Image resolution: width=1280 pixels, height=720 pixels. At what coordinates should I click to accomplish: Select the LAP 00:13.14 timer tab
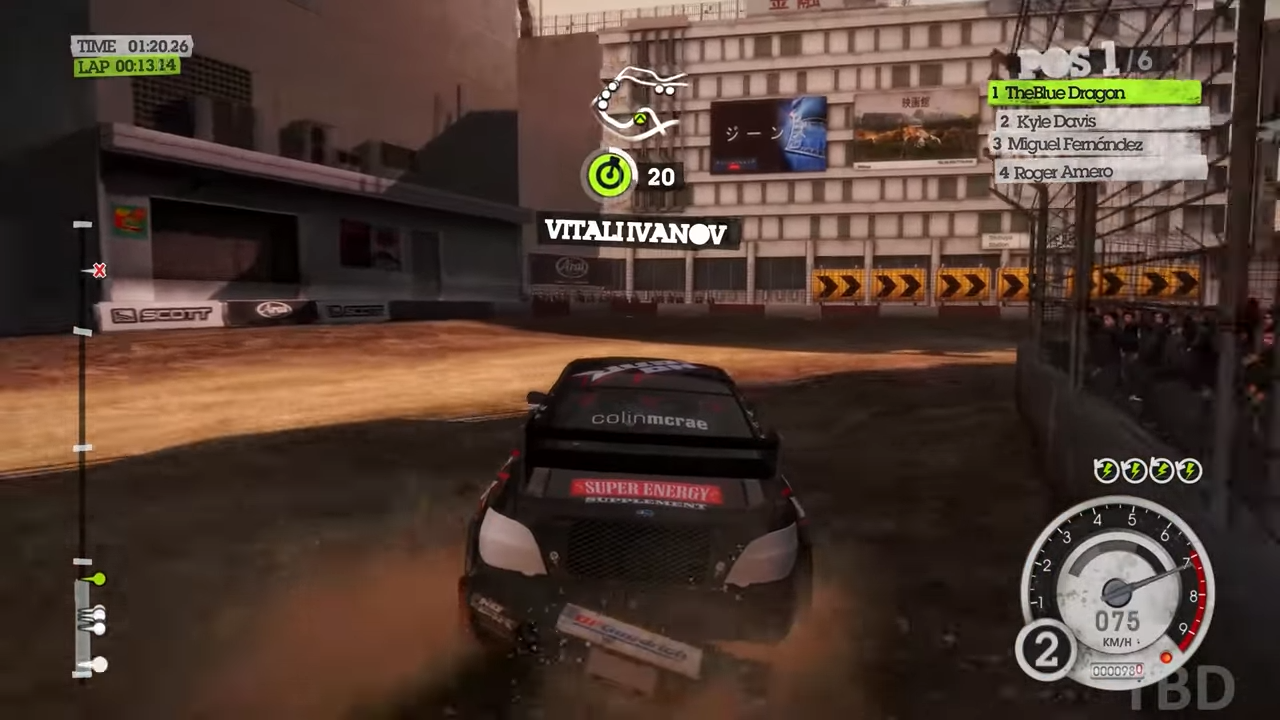[x=127, y=66]
